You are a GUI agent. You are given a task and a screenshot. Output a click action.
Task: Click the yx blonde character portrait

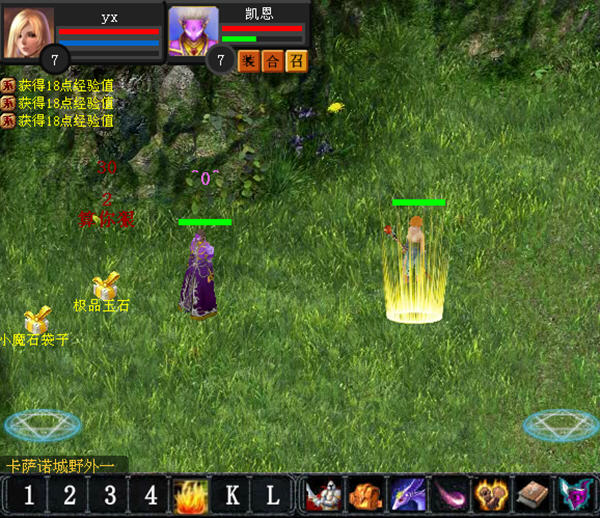pos(29,32)
